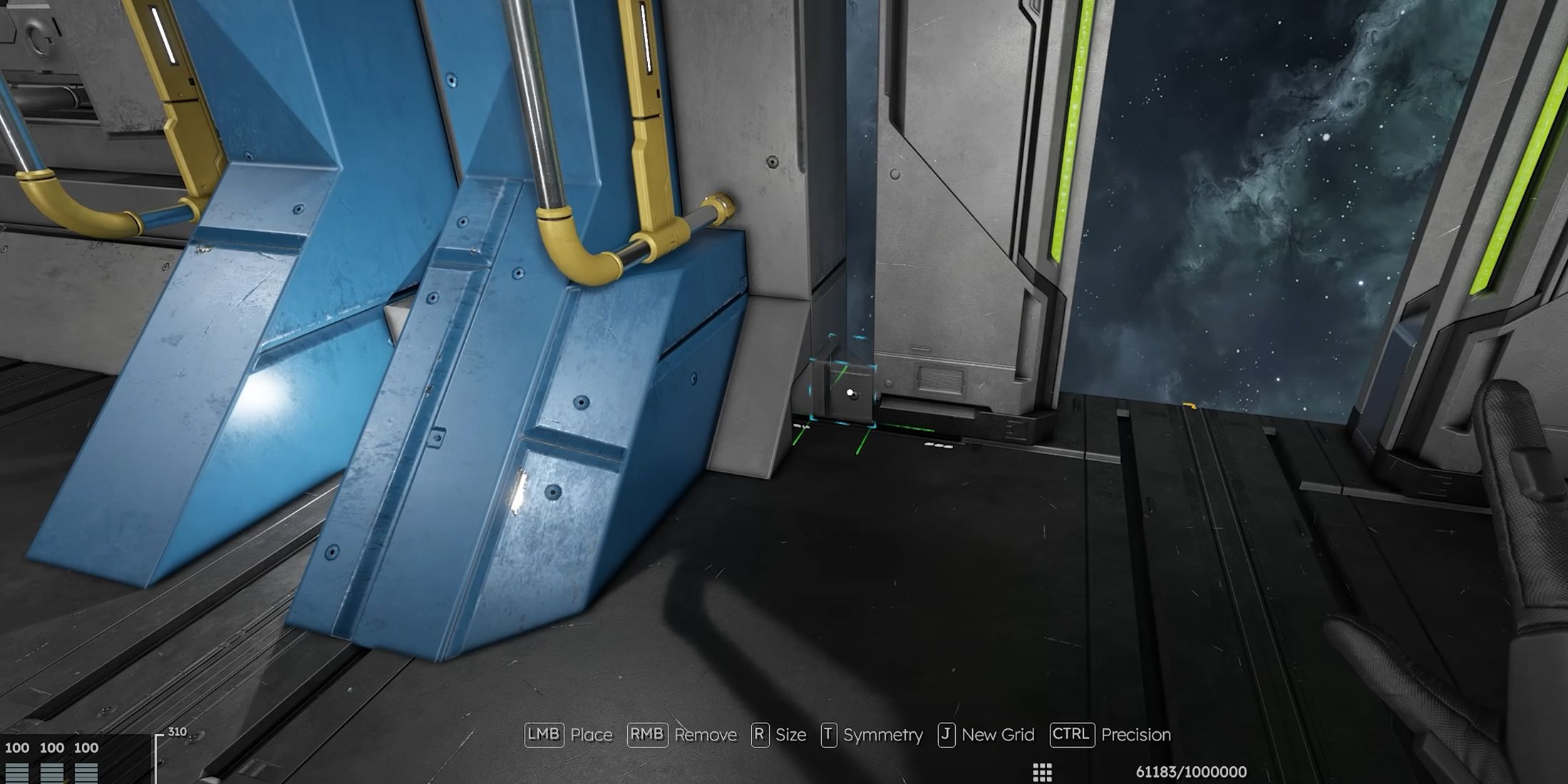Viewport: 1568px width, 784px height.
Task: Toggle Precision placement via its hint label
Action: tap(1137, 735)
